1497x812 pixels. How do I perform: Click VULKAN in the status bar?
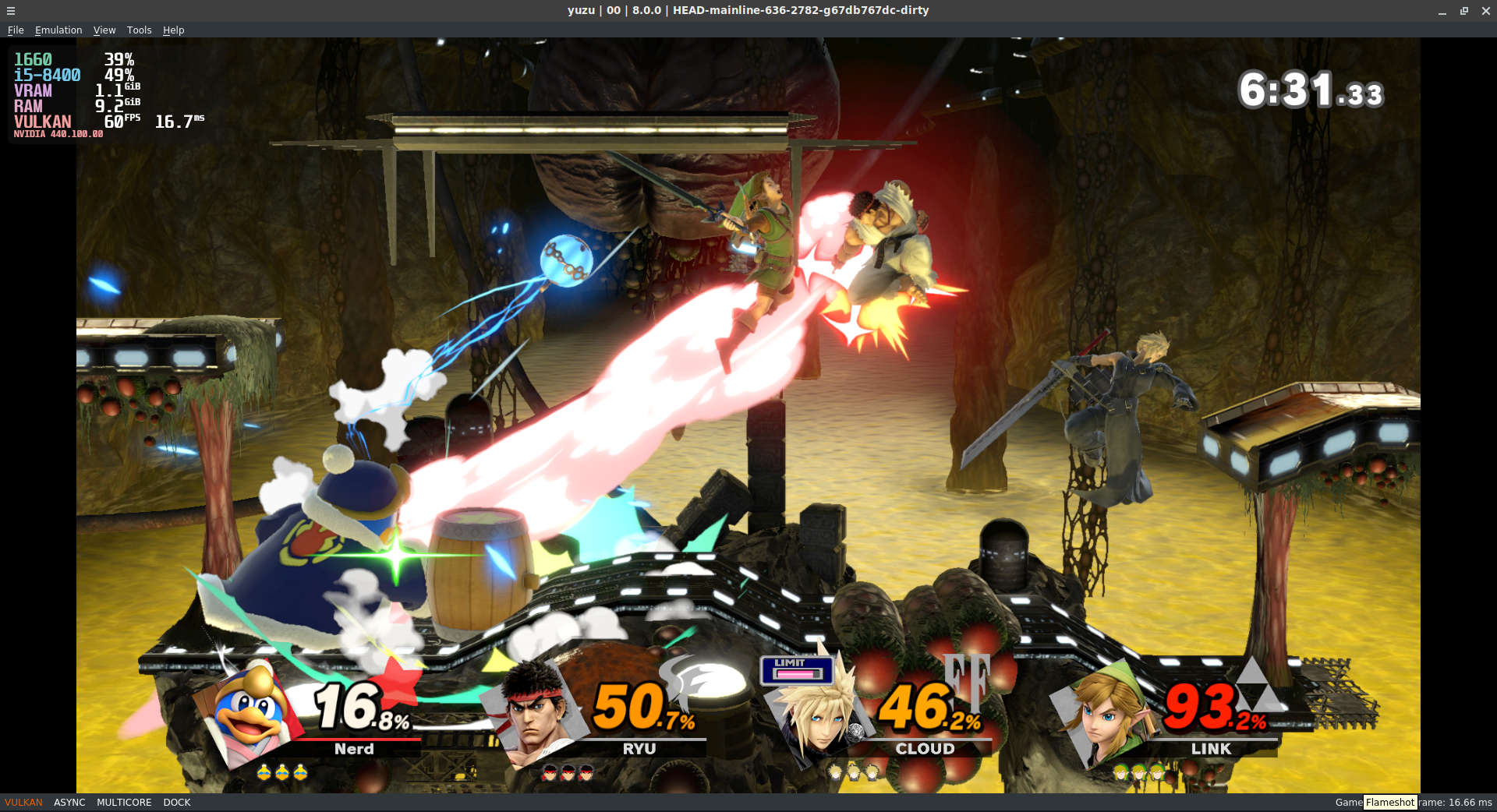pyautogui.click(x=23, y=802)
